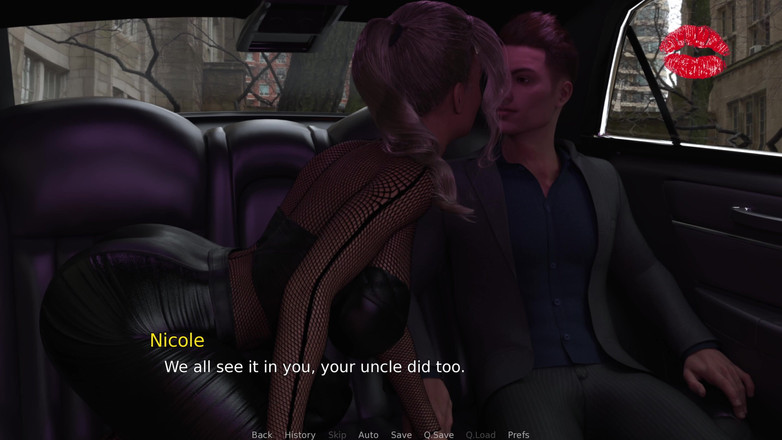
Task: Open the Save game menu
Action: pos(401,435)
